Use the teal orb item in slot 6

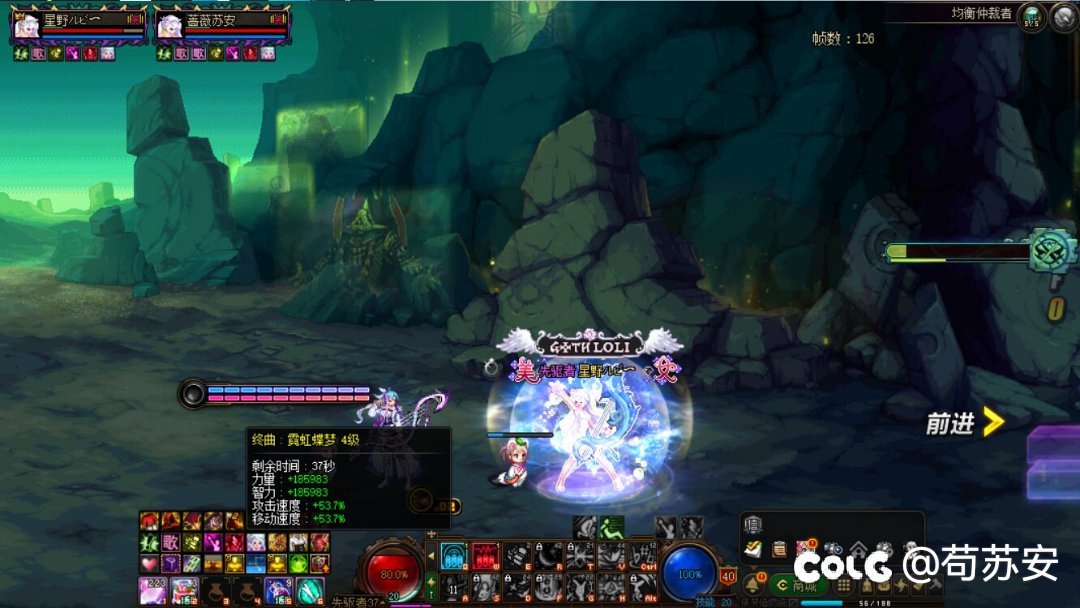coord(309,590)
